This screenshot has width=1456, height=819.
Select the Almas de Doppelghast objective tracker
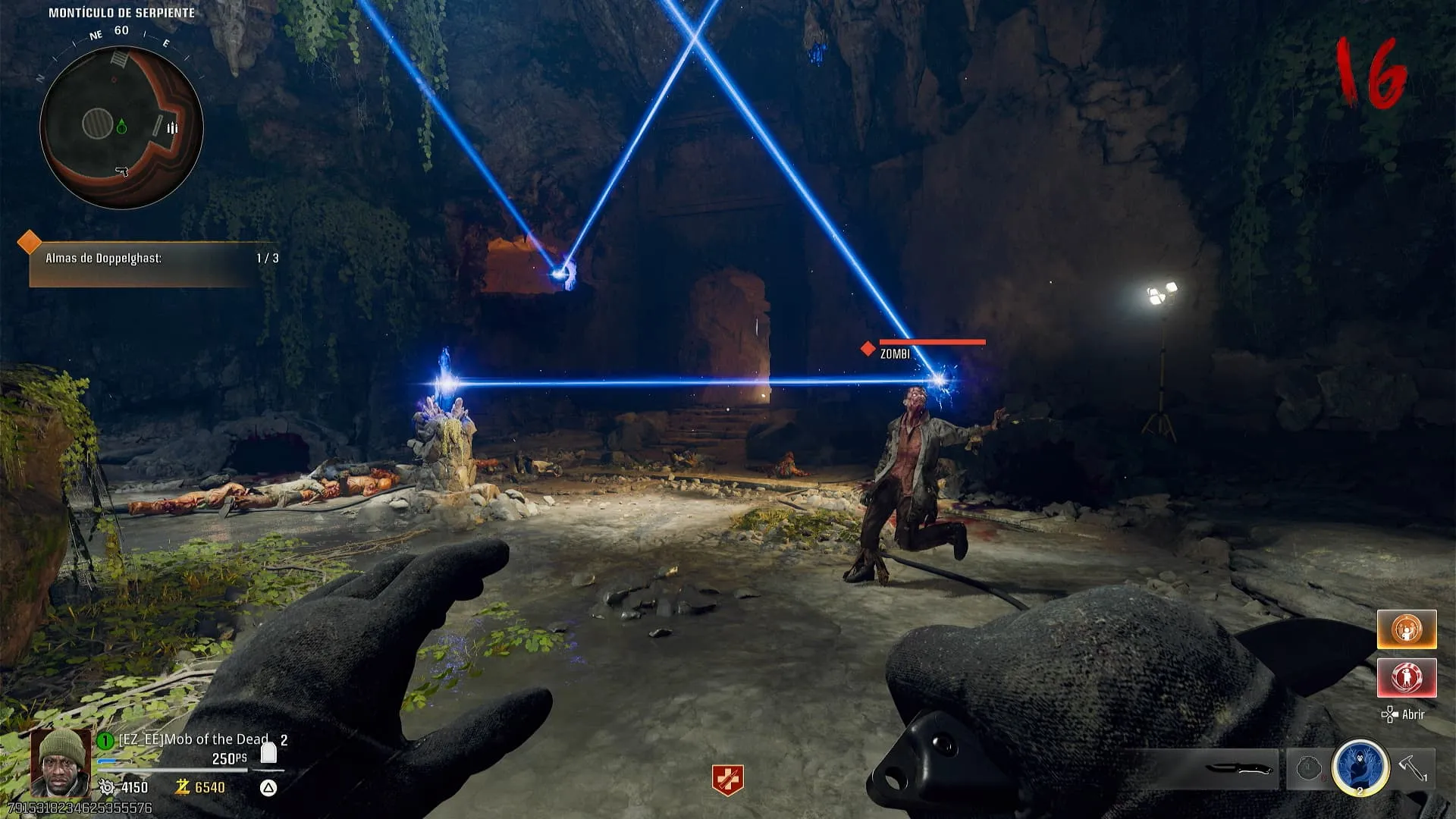(152, 259)
